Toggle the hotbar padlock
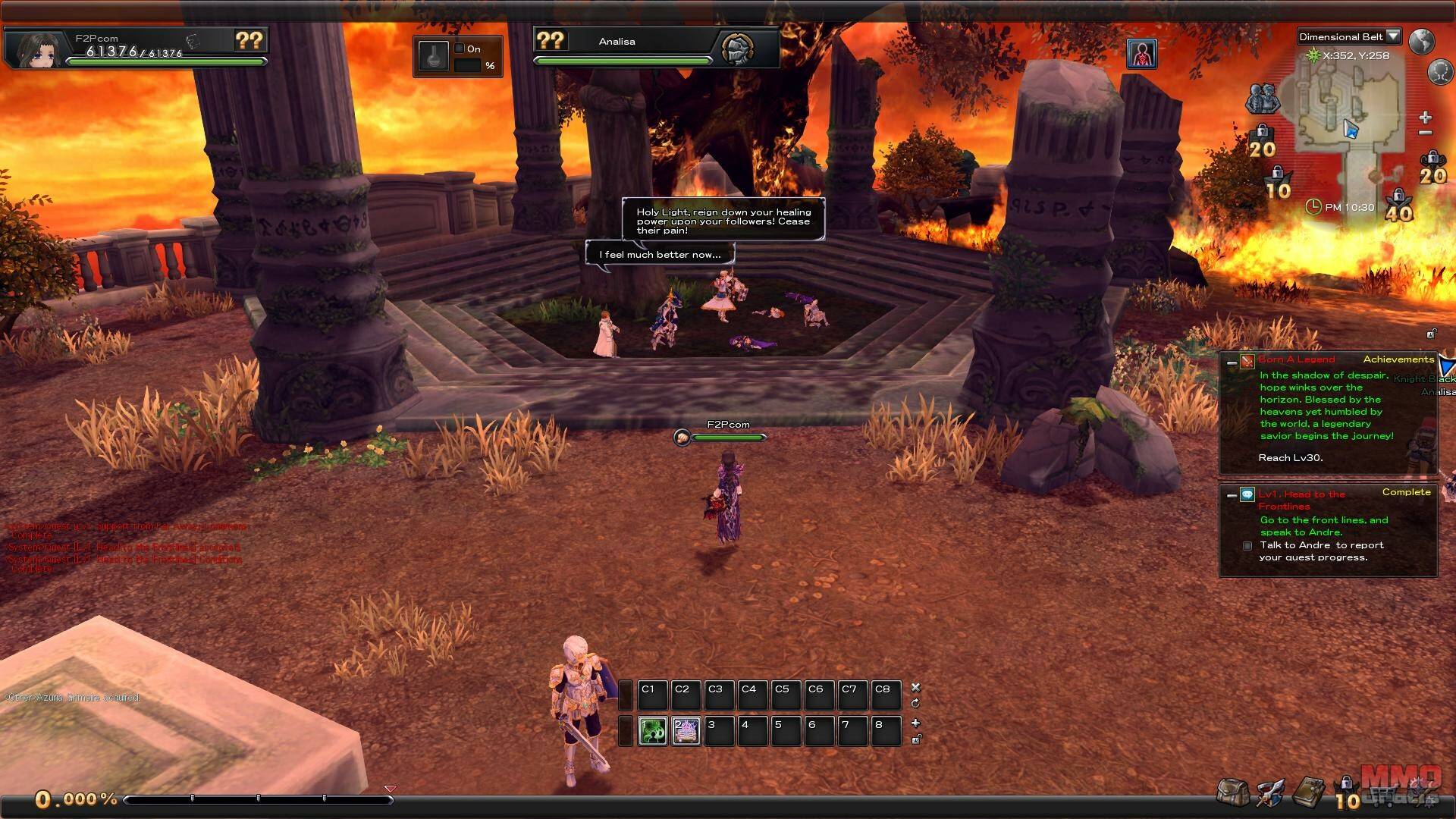The image size is (1456, 819). coord(915,739)
